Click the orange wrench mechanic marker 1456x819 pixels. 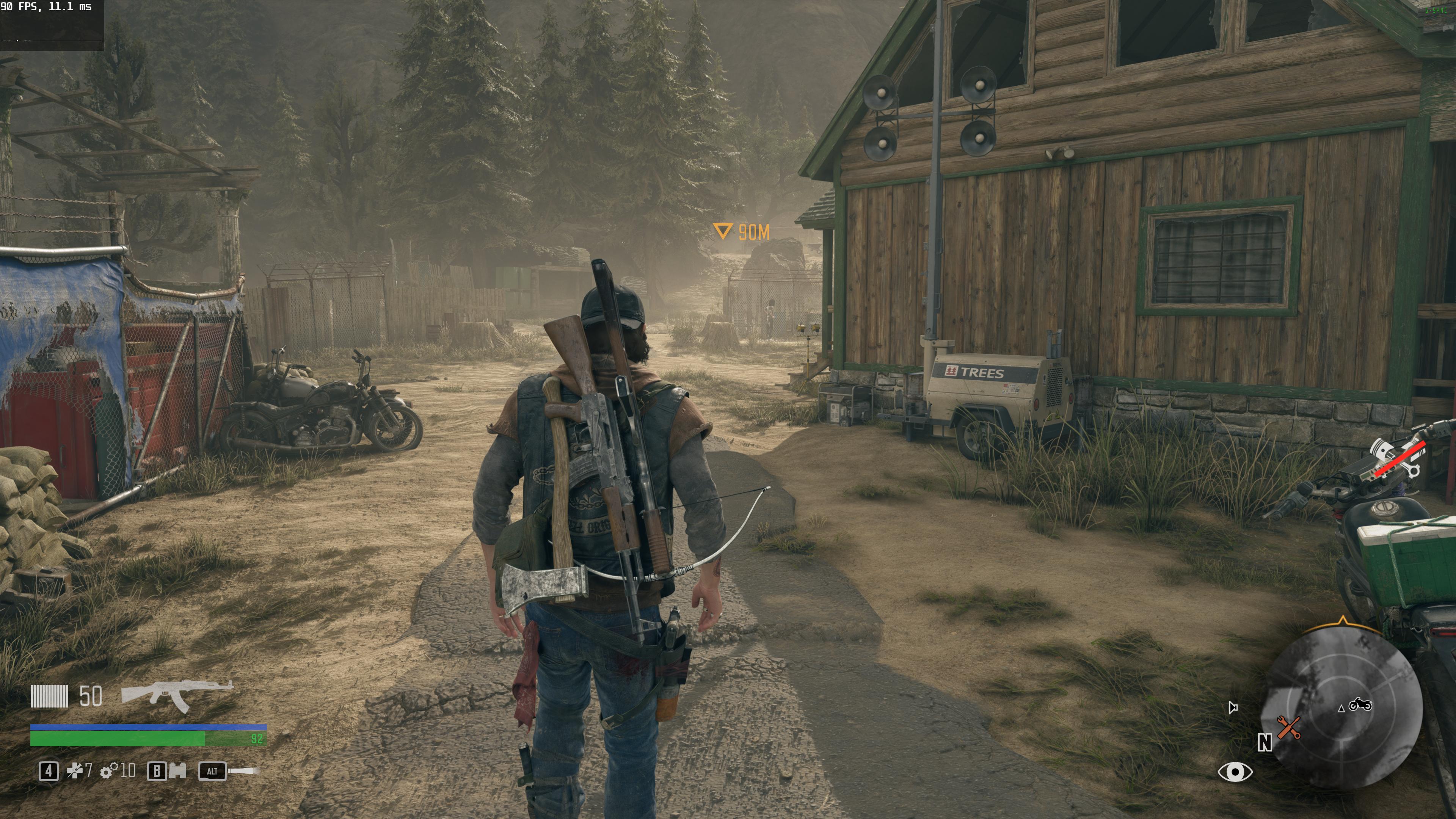1289,728
